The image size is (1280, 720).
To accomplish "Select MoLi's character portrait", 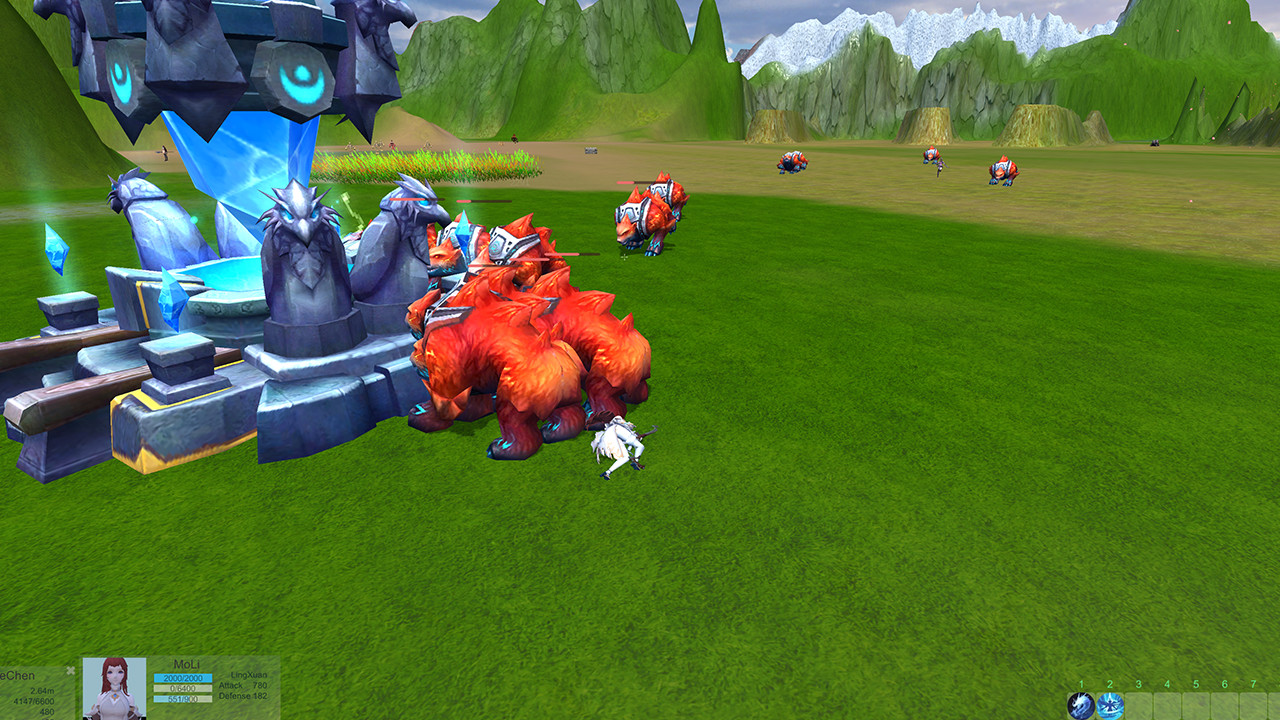I will pyautogui.click(x=114, y=688).
